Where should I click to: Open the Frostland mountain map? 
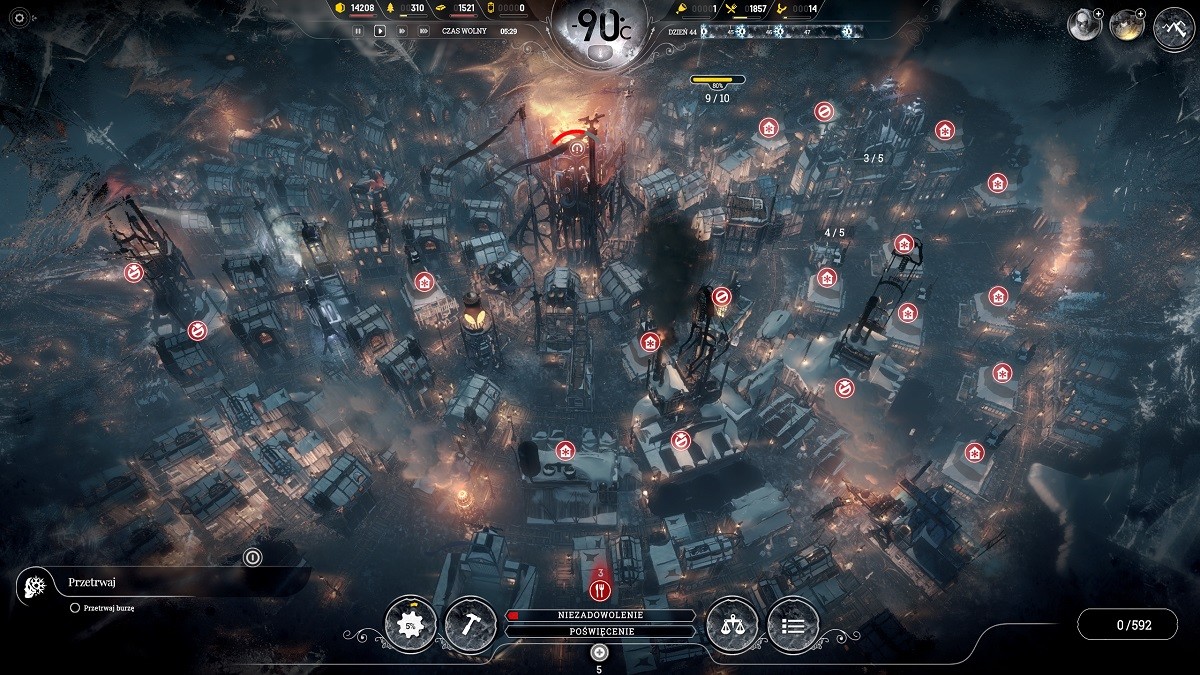[1174, 26]
